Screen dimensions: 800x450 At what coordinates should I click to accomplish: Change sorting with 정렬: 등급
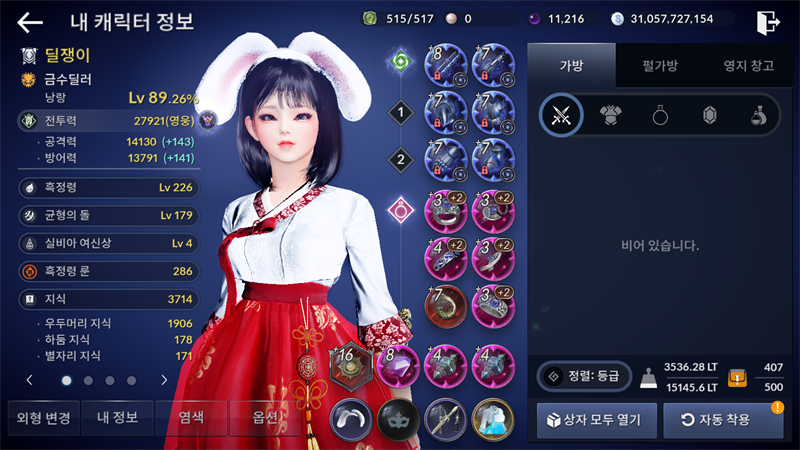point(584,376)
